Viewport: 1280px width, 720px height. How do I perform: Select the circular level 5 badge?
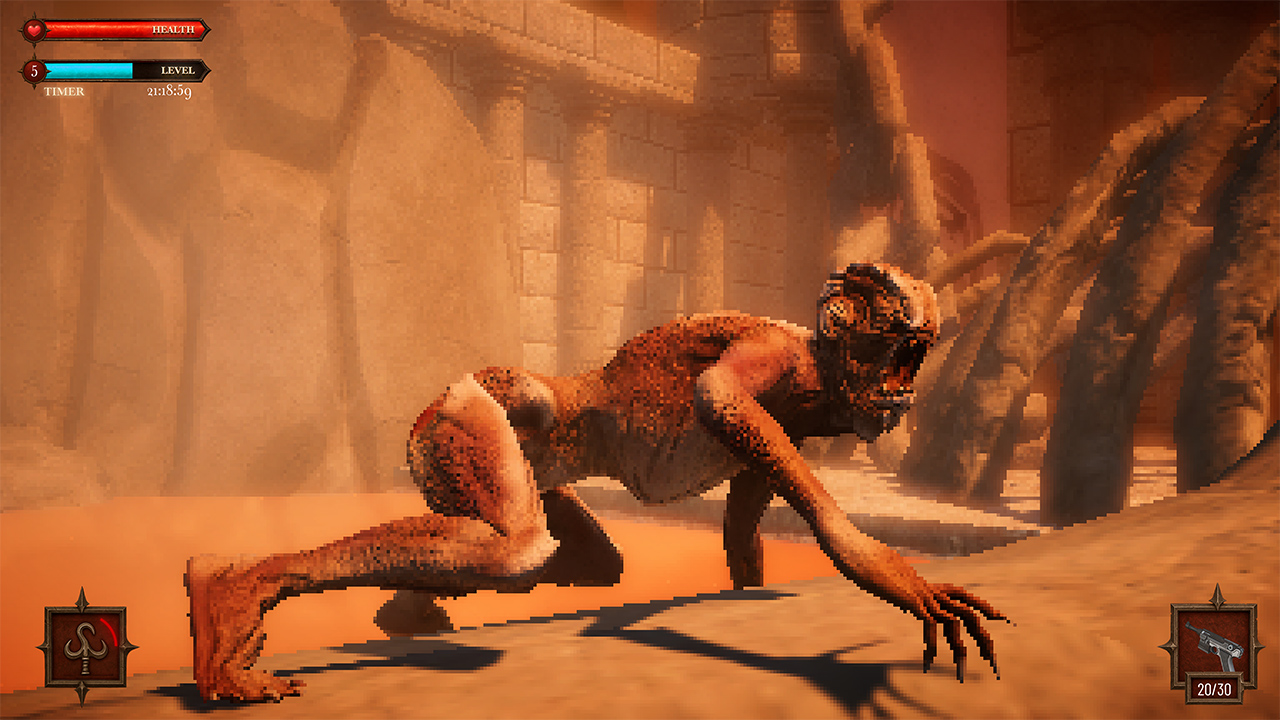click(33, 71)
